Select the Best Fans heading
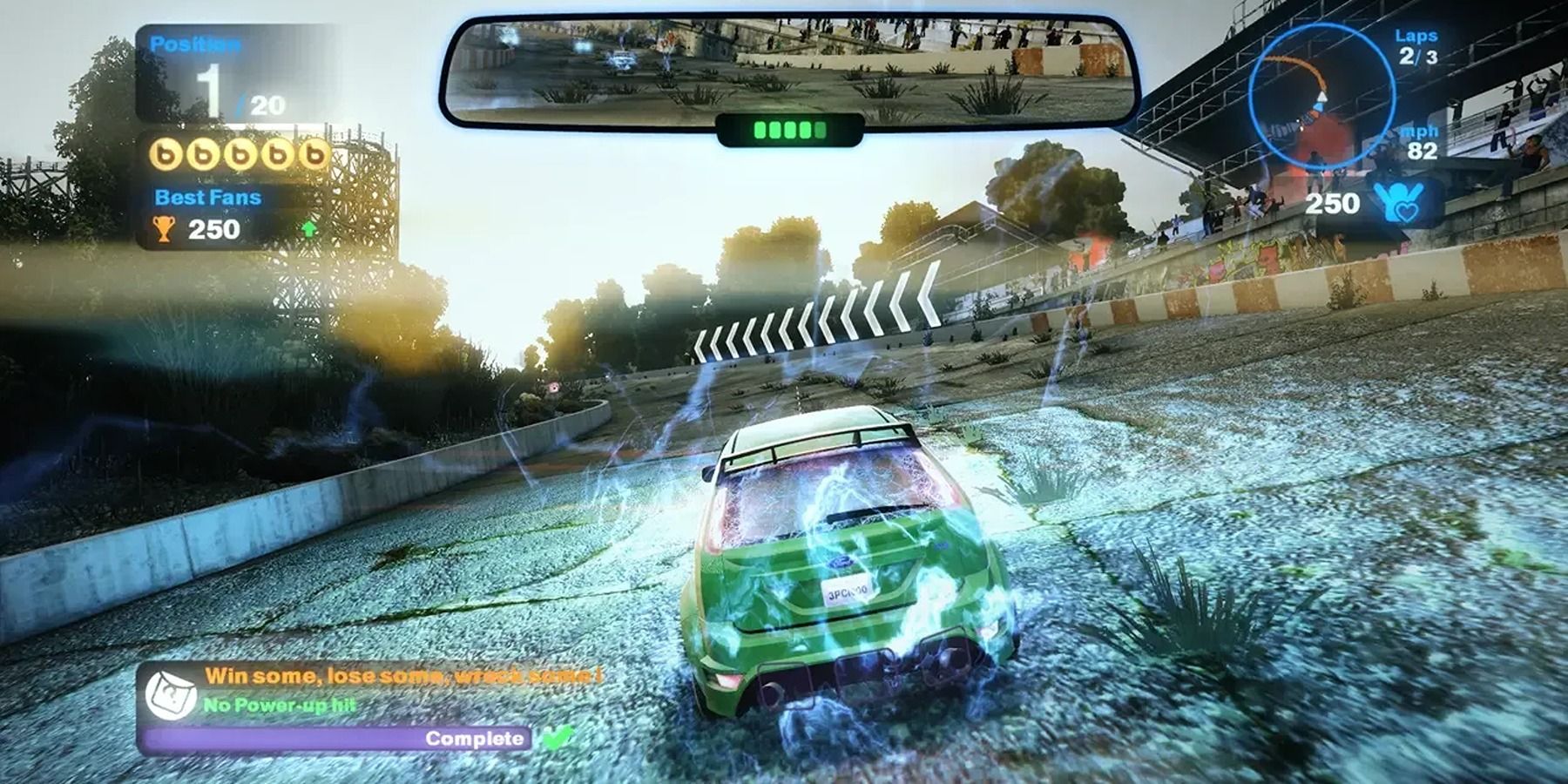The height and width of the screenshot is (784, 1568). point(206,197)
